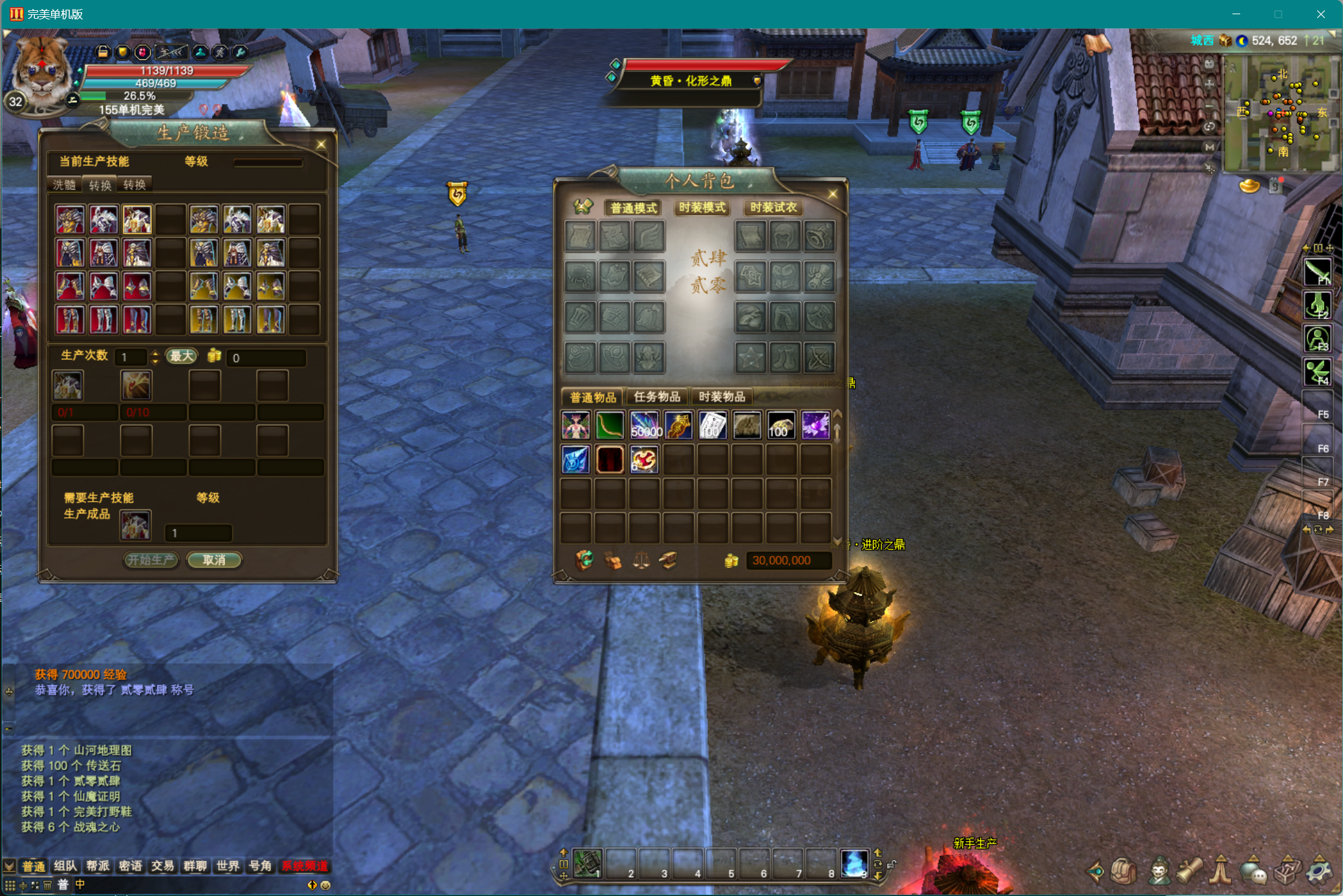
Task: Choose the 世界 chat channel
Action: [228, 866]
